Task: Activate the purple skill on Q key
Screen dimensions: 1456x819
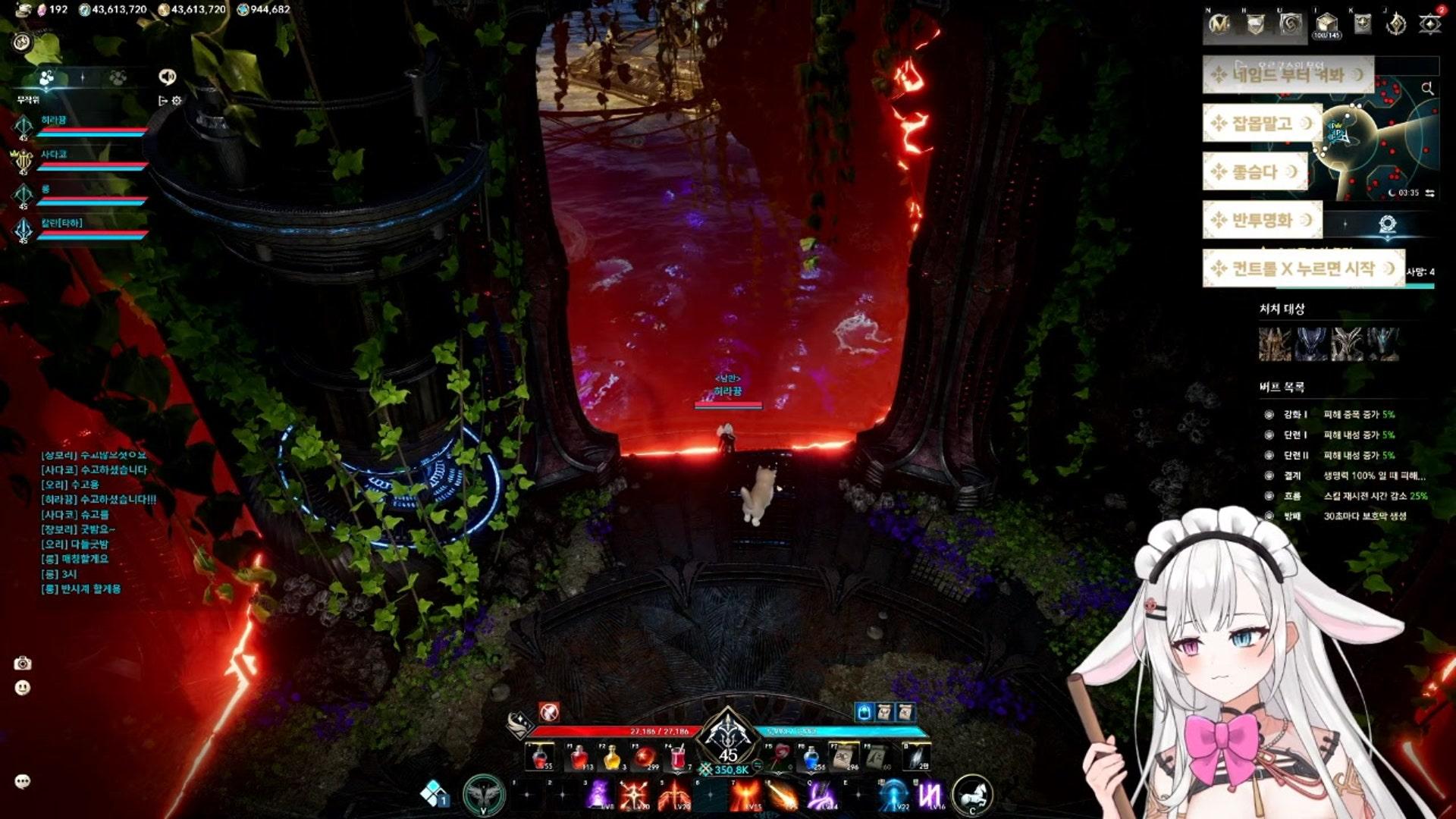Action: [821, 795]
